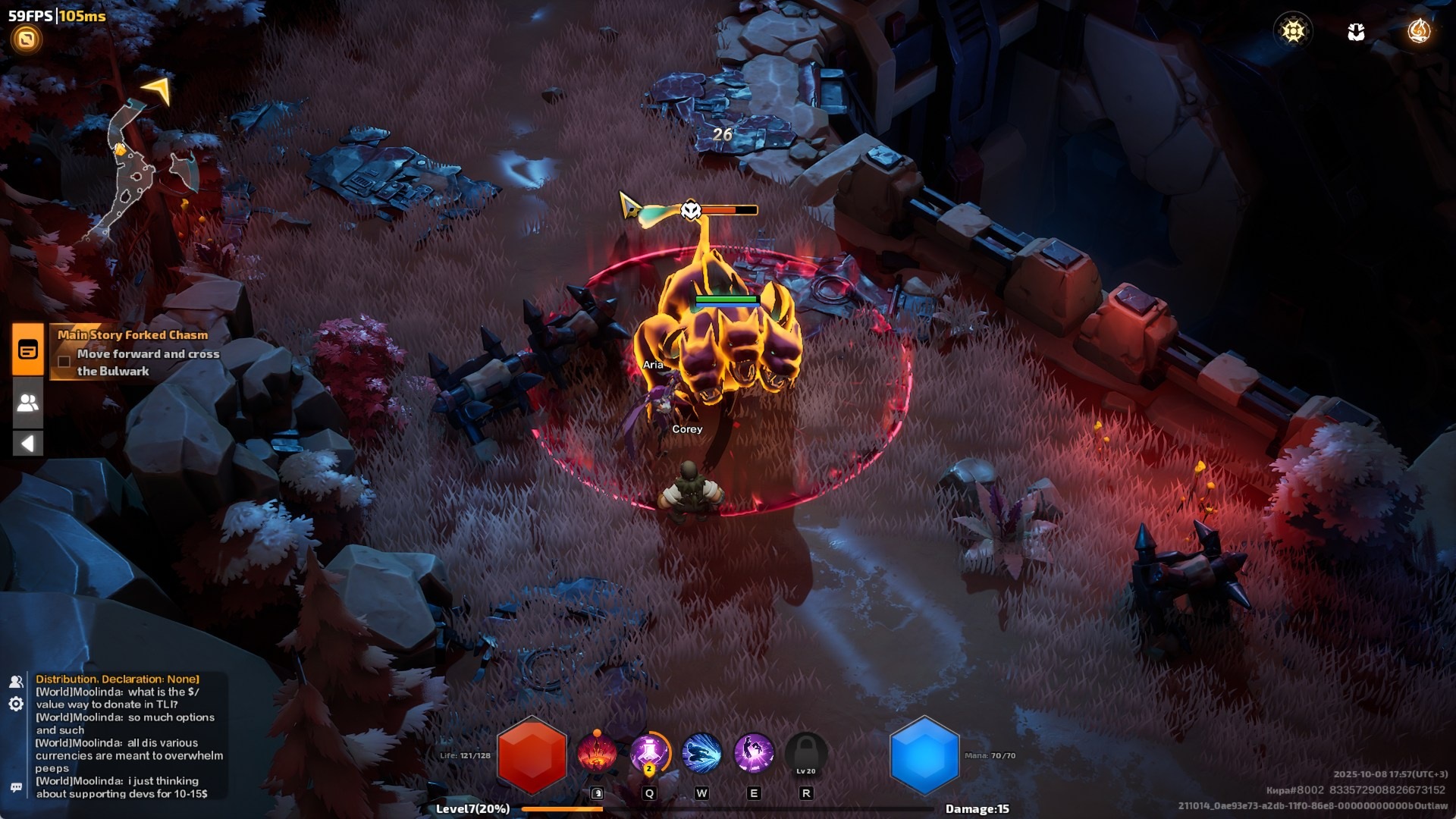
Task: Click the orange swap button under FPS counter
Action: point(27,39)
